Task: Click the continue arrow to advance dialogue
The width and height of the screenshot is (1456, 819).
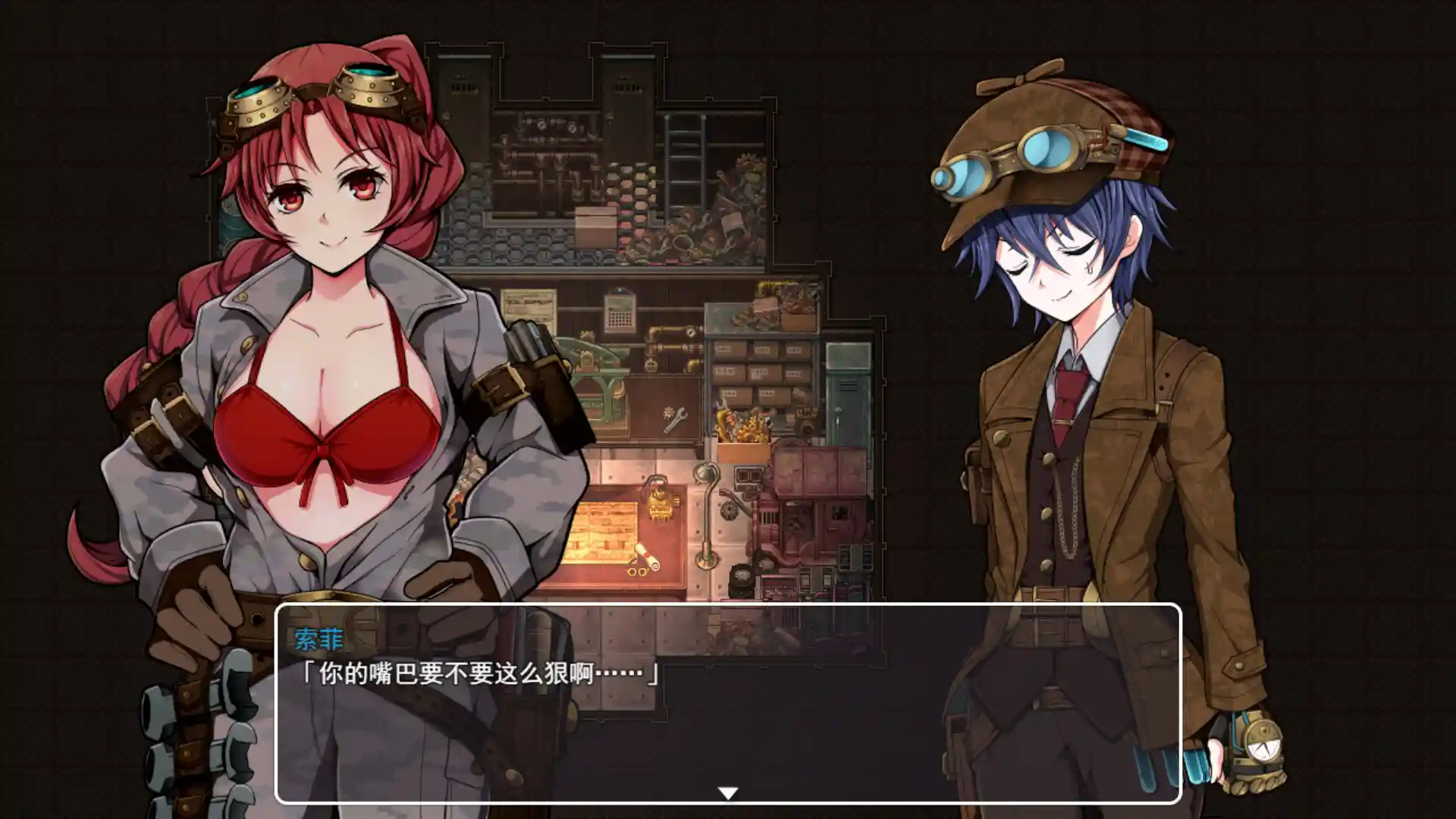Action: (728, 792)
